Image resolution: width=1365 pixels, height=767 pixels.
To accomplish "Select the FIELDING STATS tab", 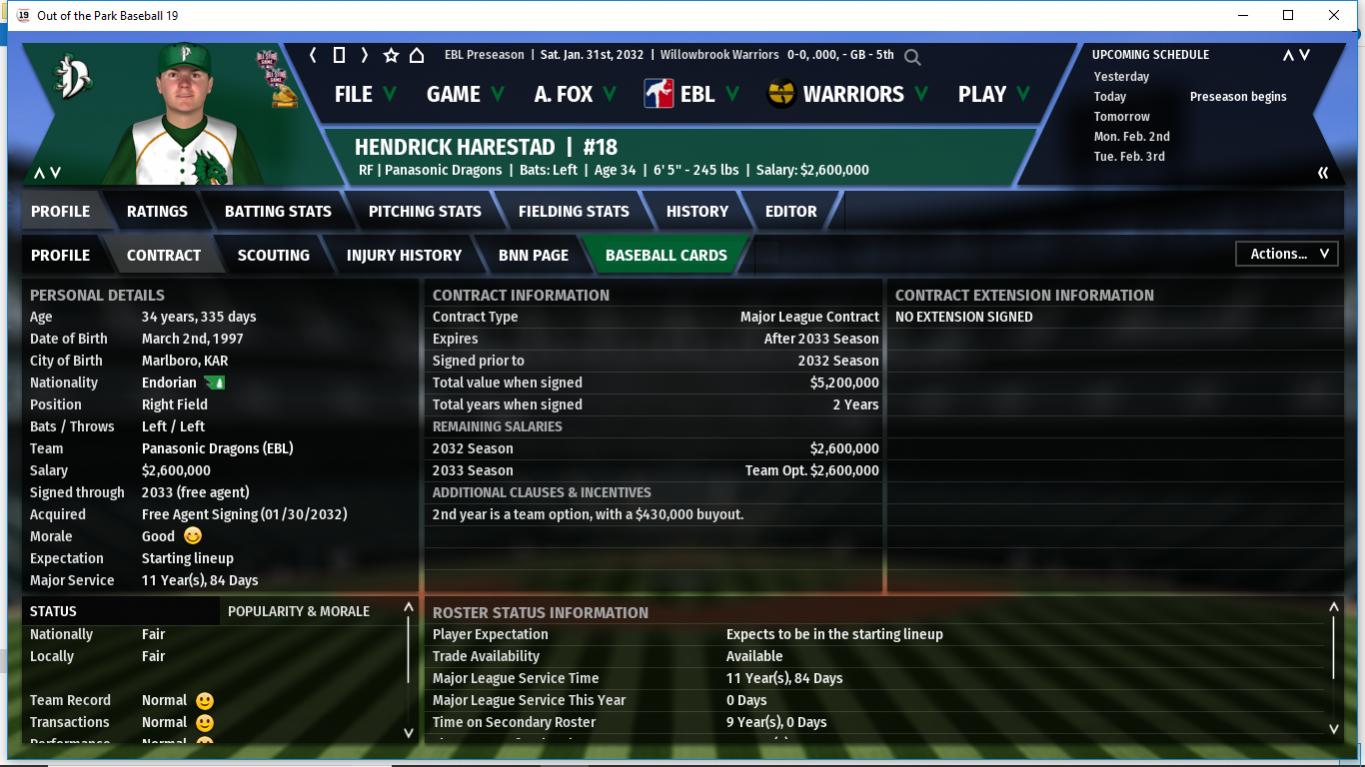I will [574, 211].
